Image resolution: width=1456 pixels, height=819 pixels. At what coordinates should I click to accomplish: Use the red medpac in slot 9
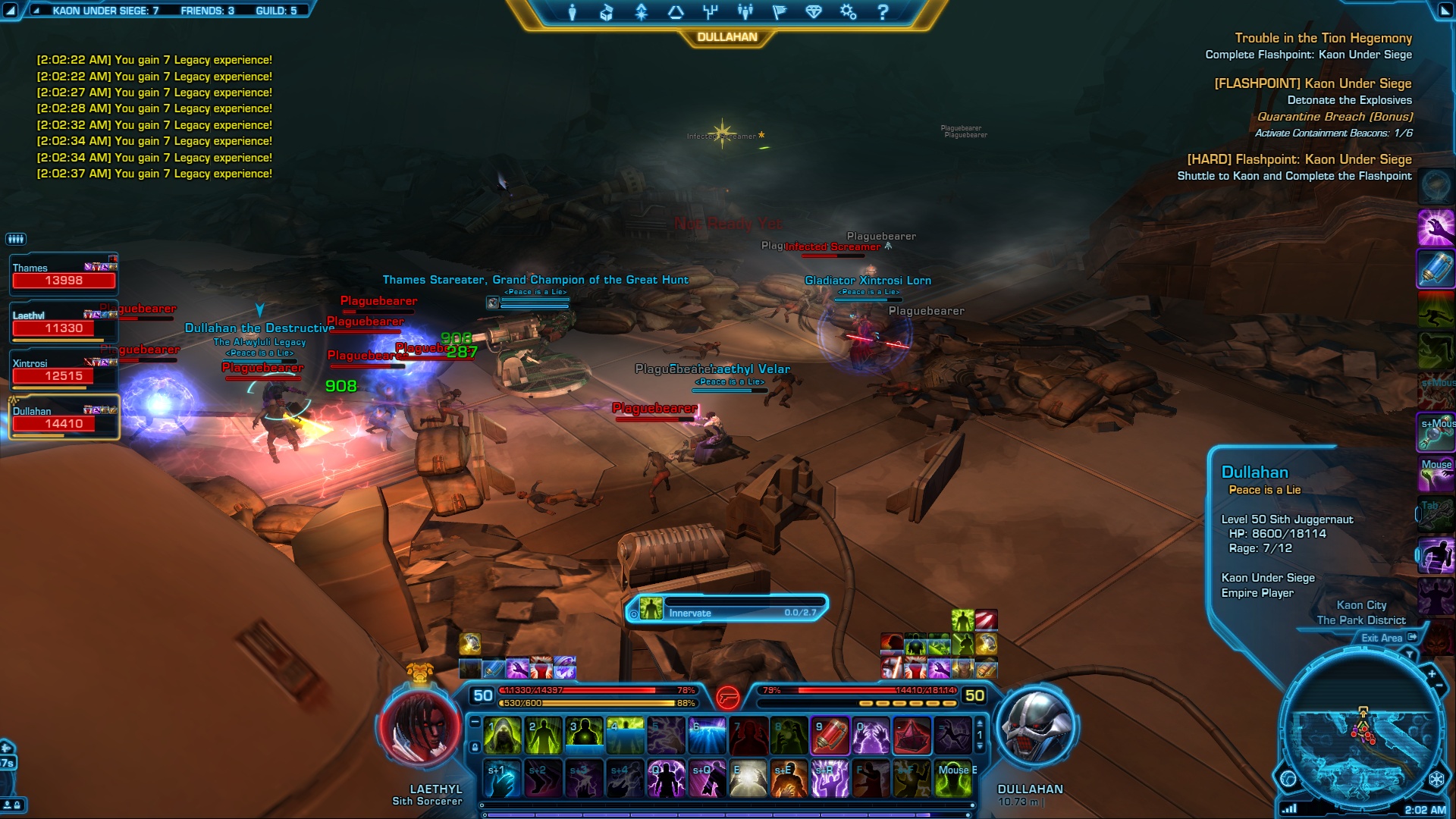point(830,736)
